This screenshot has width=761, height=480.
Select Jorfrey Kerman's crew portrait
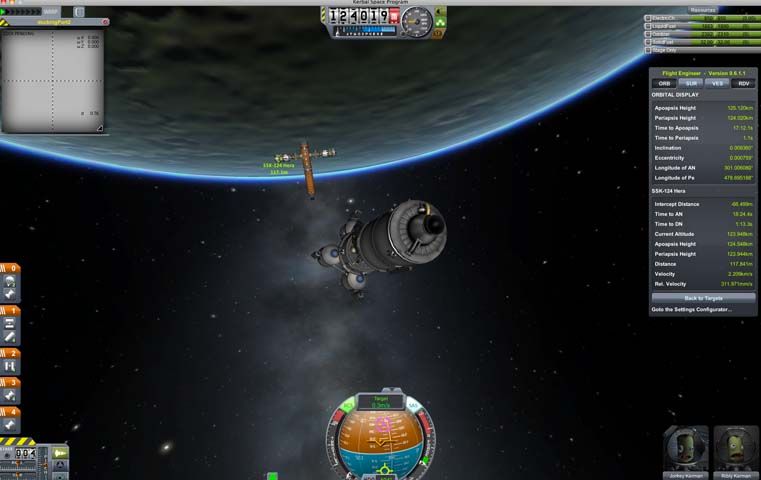(x=684, y=446)
